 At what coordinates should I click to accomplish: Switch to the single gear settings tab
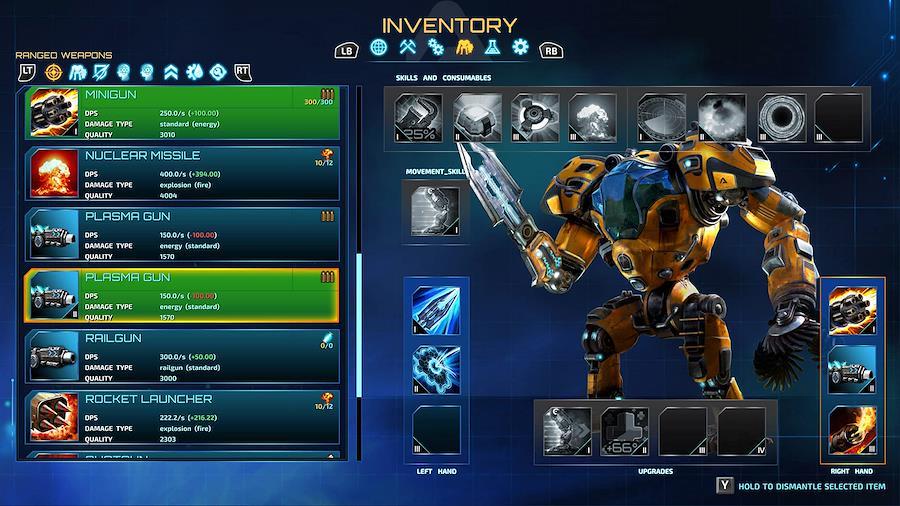pos(520,47)
